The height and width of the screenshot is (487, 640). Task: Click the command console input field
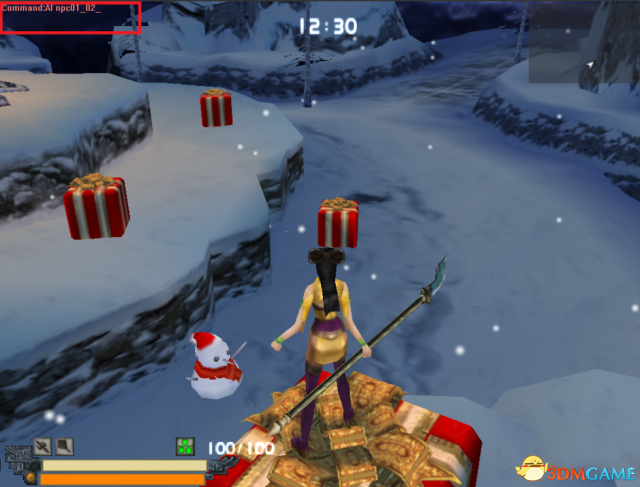click(x=70, y=18)
